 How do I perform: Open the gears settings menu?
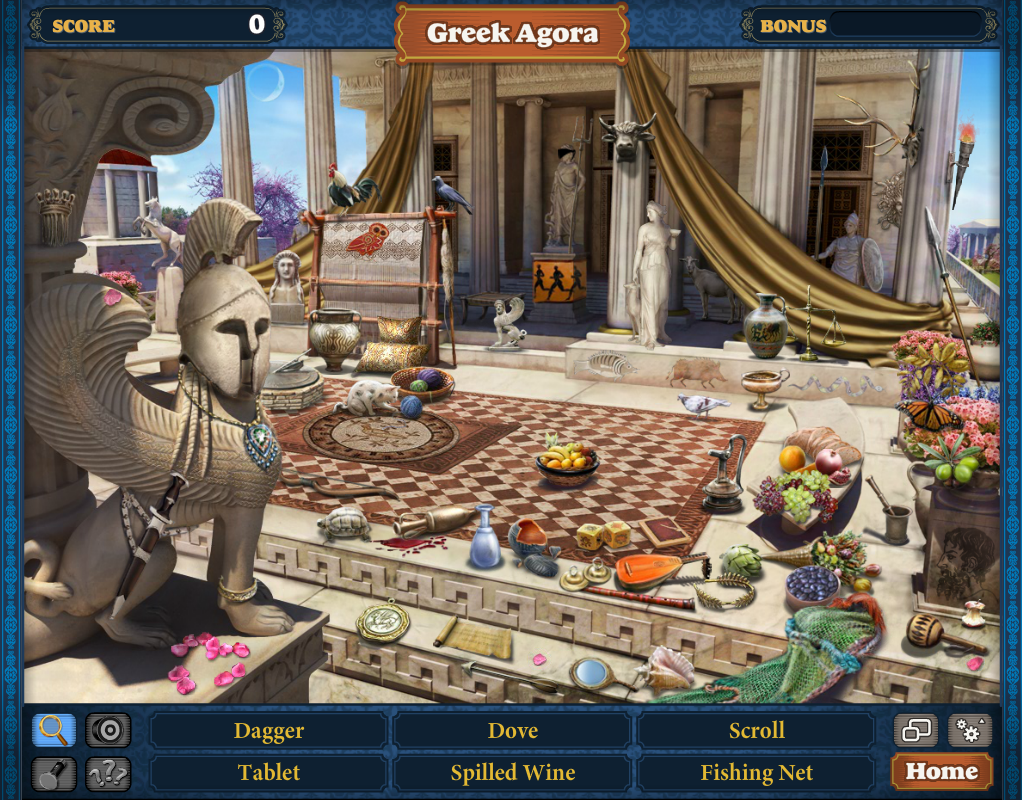pos(969,730)
